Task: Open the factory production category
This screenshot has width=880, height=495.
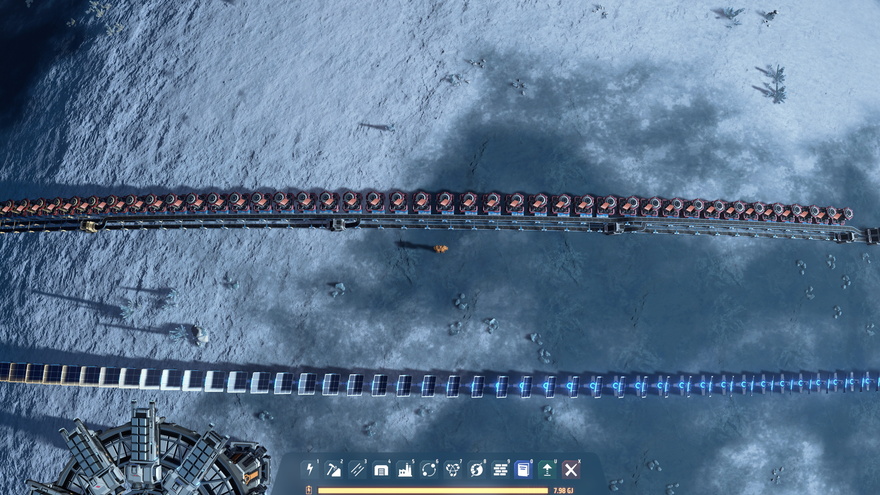Action: tap(405, 469)
